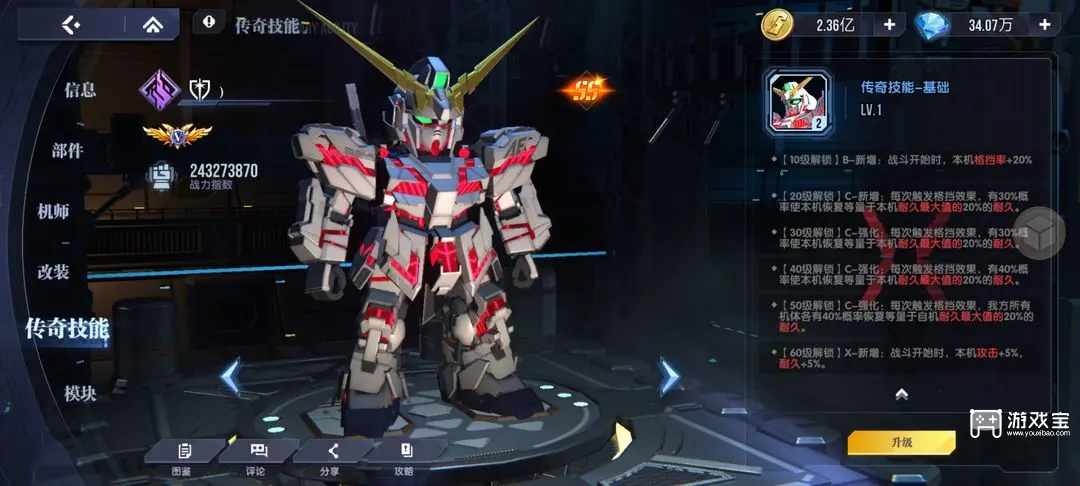The height and width of the screenshot is (486, 1080).
Task: Open the 评论 comments
Action: click(256, 458)
